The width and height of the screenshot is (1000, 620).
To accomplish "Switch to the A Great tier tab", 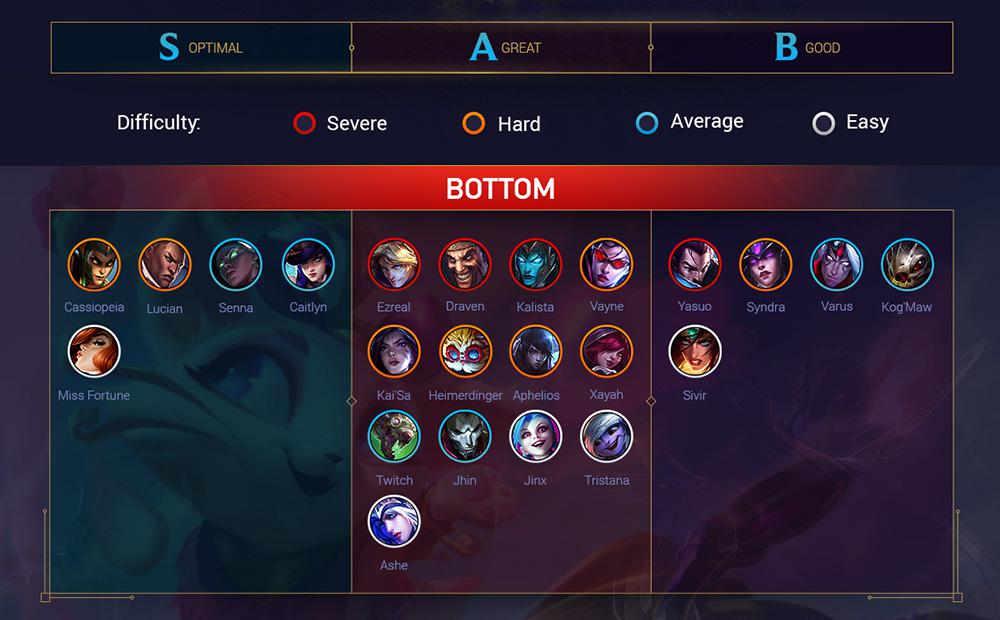I will [501, 47].
